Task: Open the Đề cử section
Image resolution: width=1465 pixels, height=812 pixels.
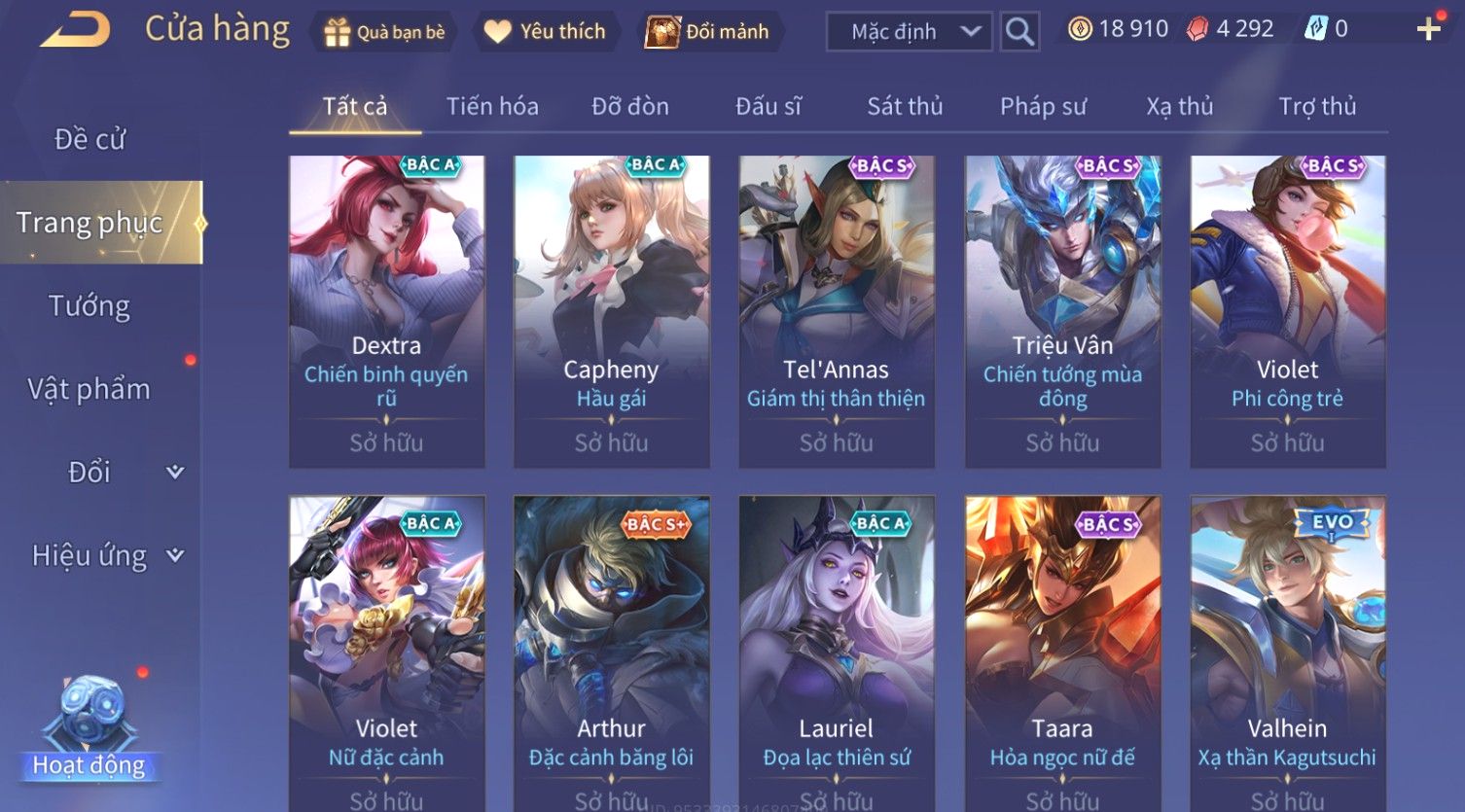Action: (89, 139)
